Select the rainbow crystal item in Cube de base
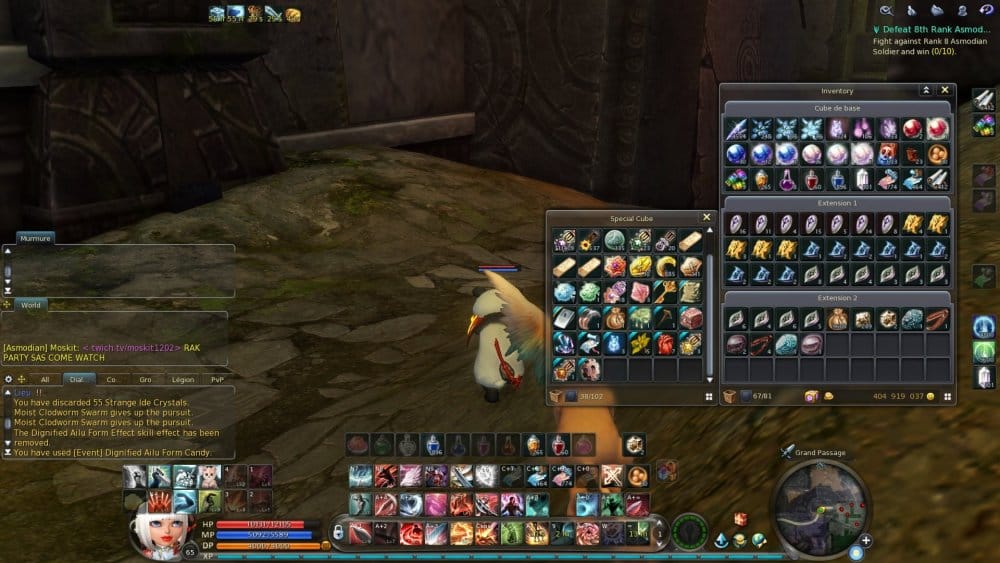Screen dimensions: 1000x563 coord(737,179)
